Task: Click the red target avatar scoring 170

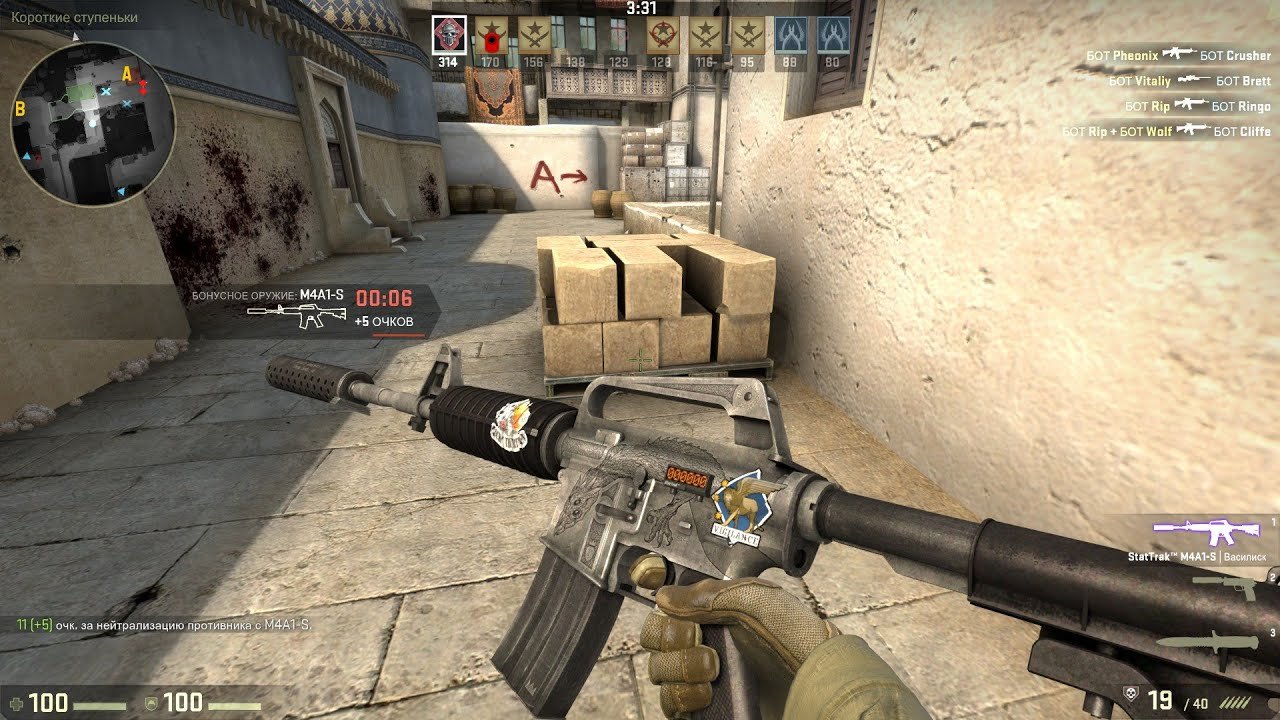Action: [490, 36]
